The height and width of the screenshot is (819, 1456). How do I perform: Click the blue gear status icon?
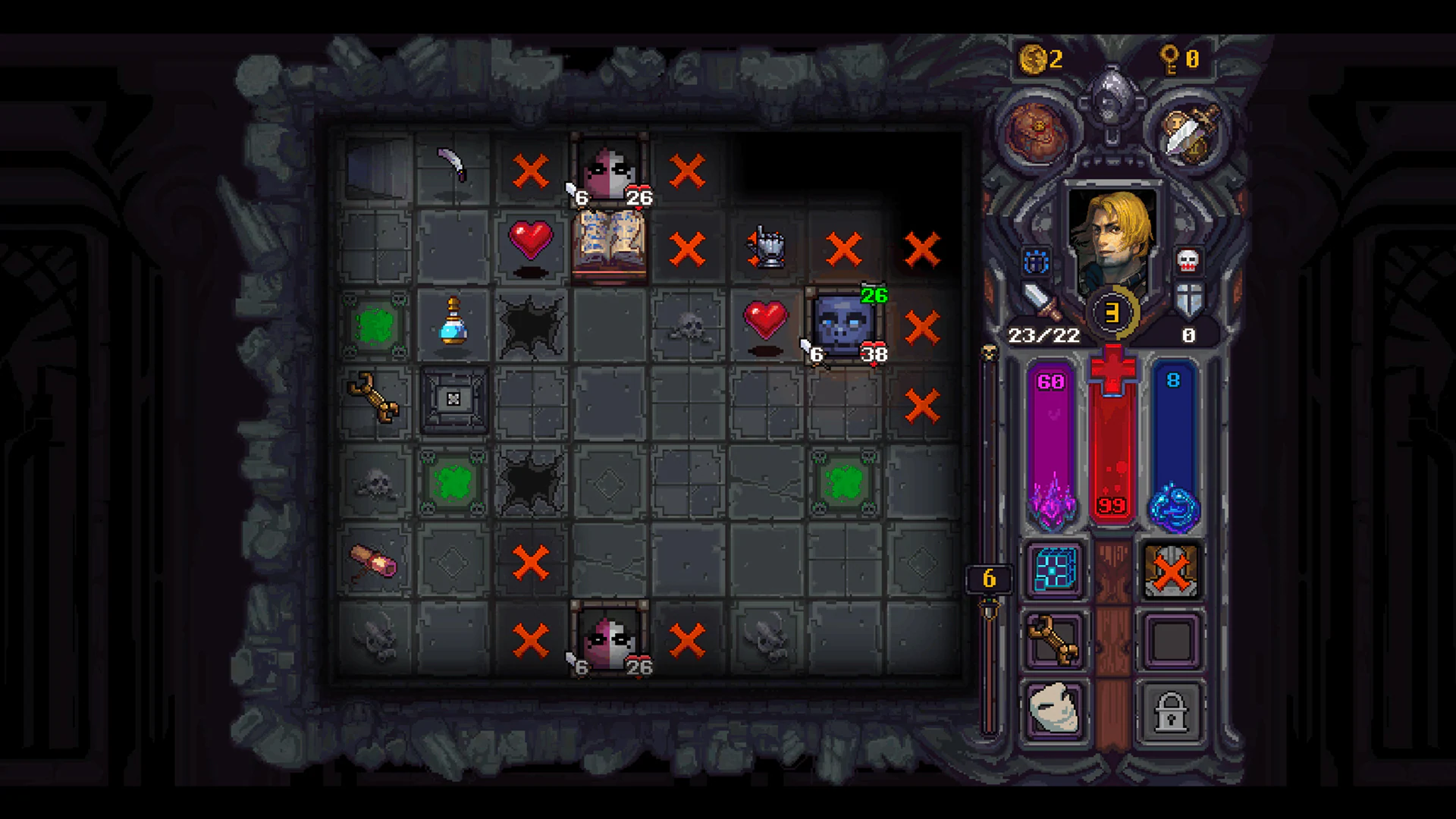tap(1036, 262)
